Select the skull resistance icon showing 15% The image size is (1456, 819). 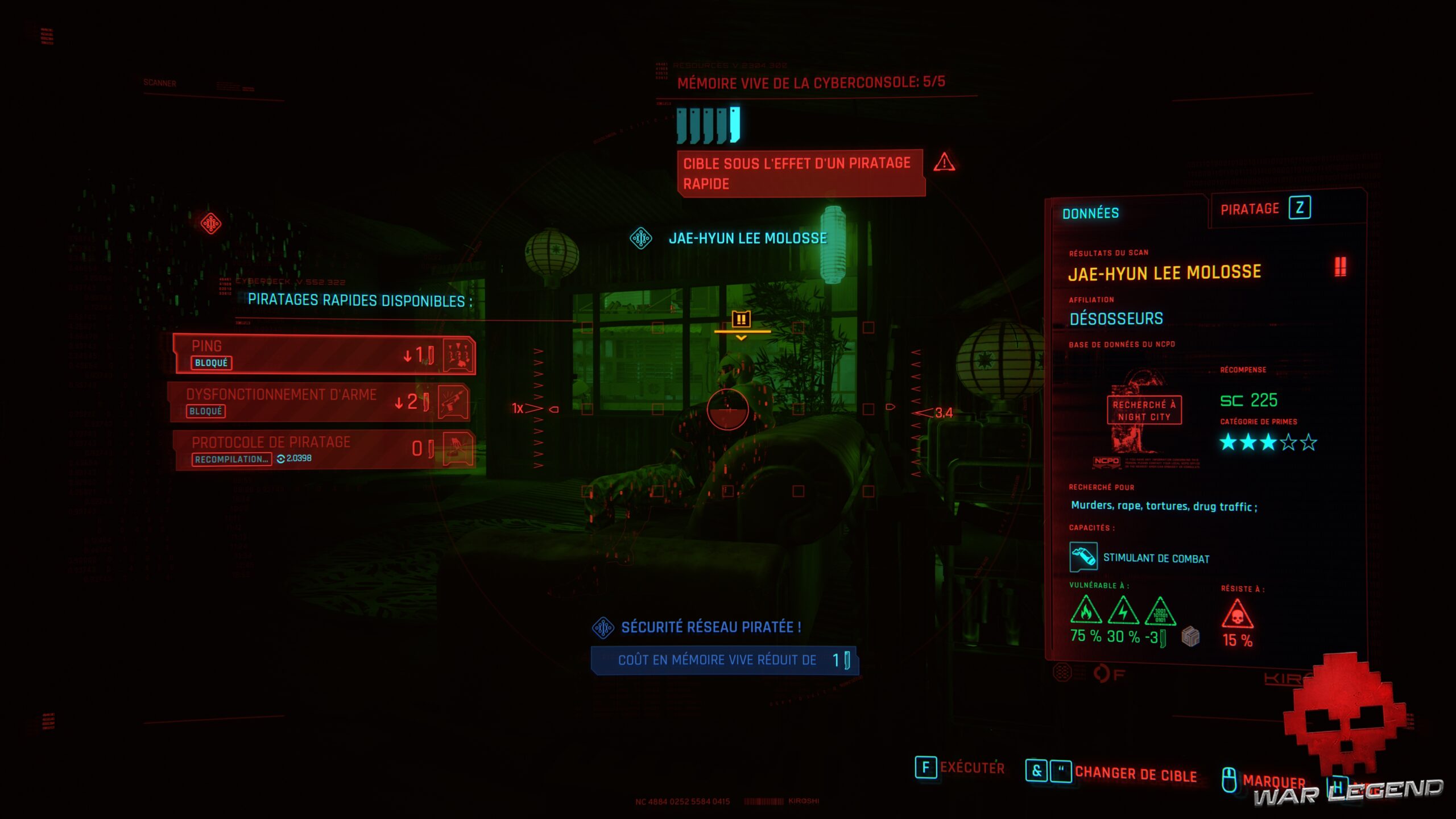tap(1237, 613)
